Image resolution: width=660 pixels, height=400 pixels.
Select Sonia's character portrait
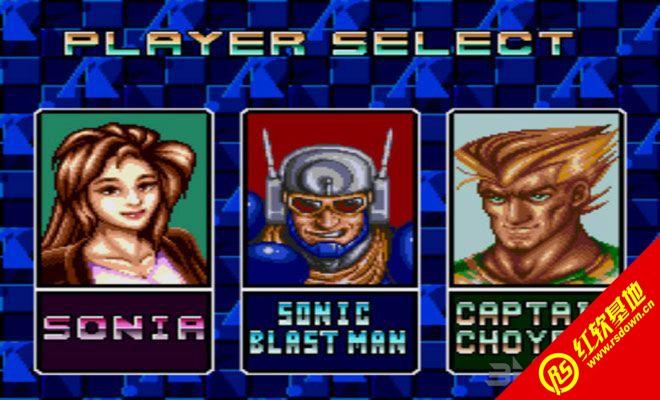124,198
